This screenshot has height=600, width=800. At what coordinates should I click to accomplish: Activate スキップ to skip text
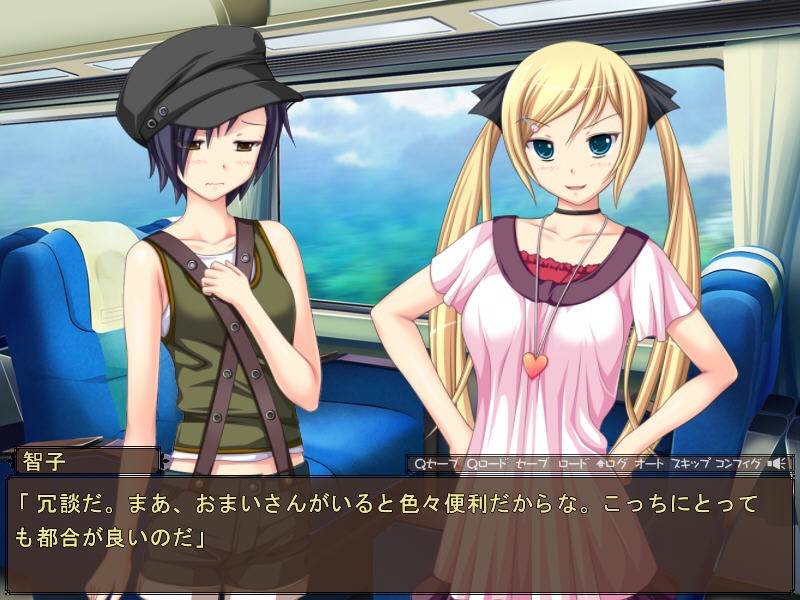tap(691, 464)
